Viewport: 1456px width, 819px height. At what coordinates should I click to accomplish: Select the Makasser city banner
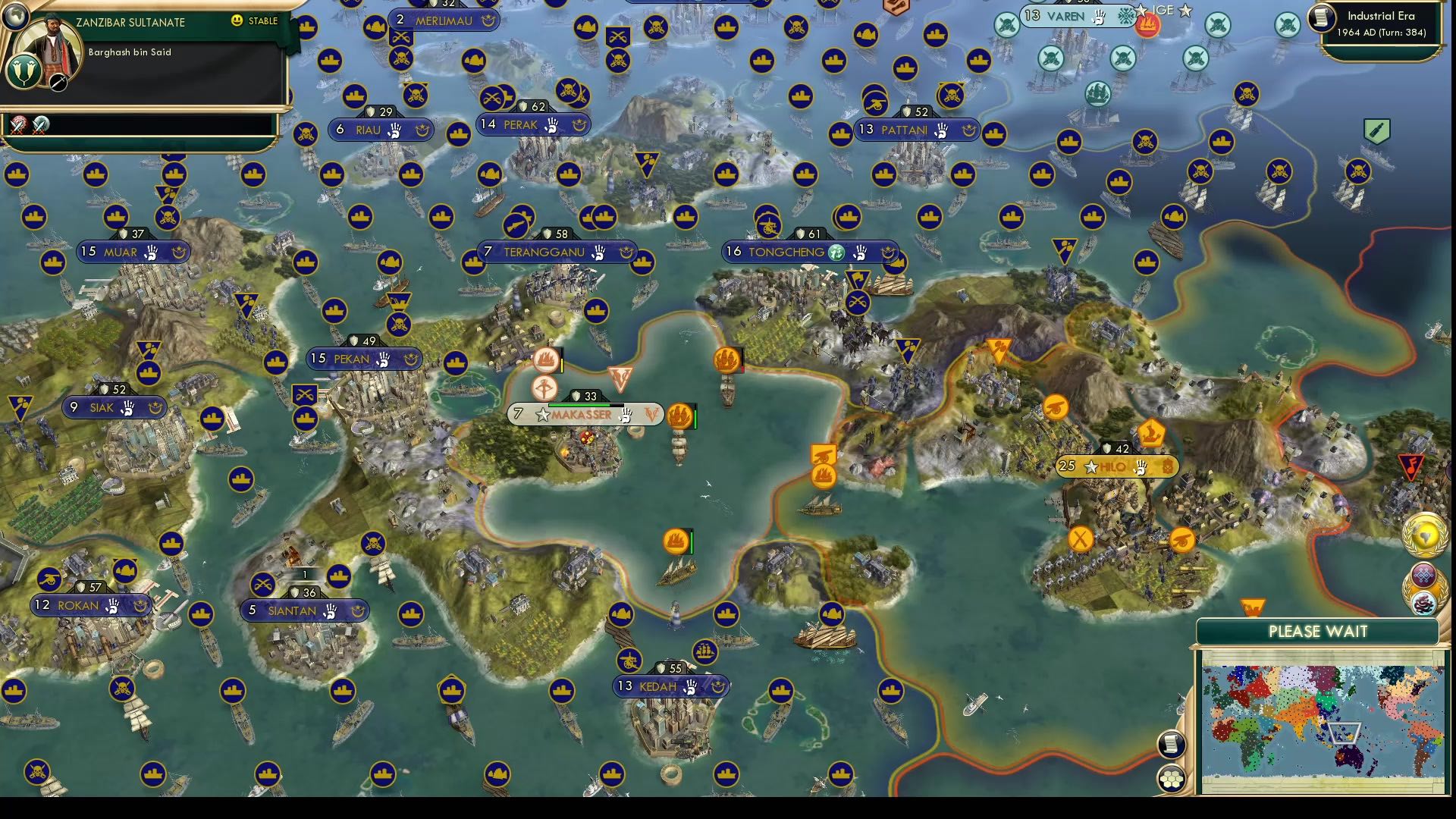pos(584,415)
